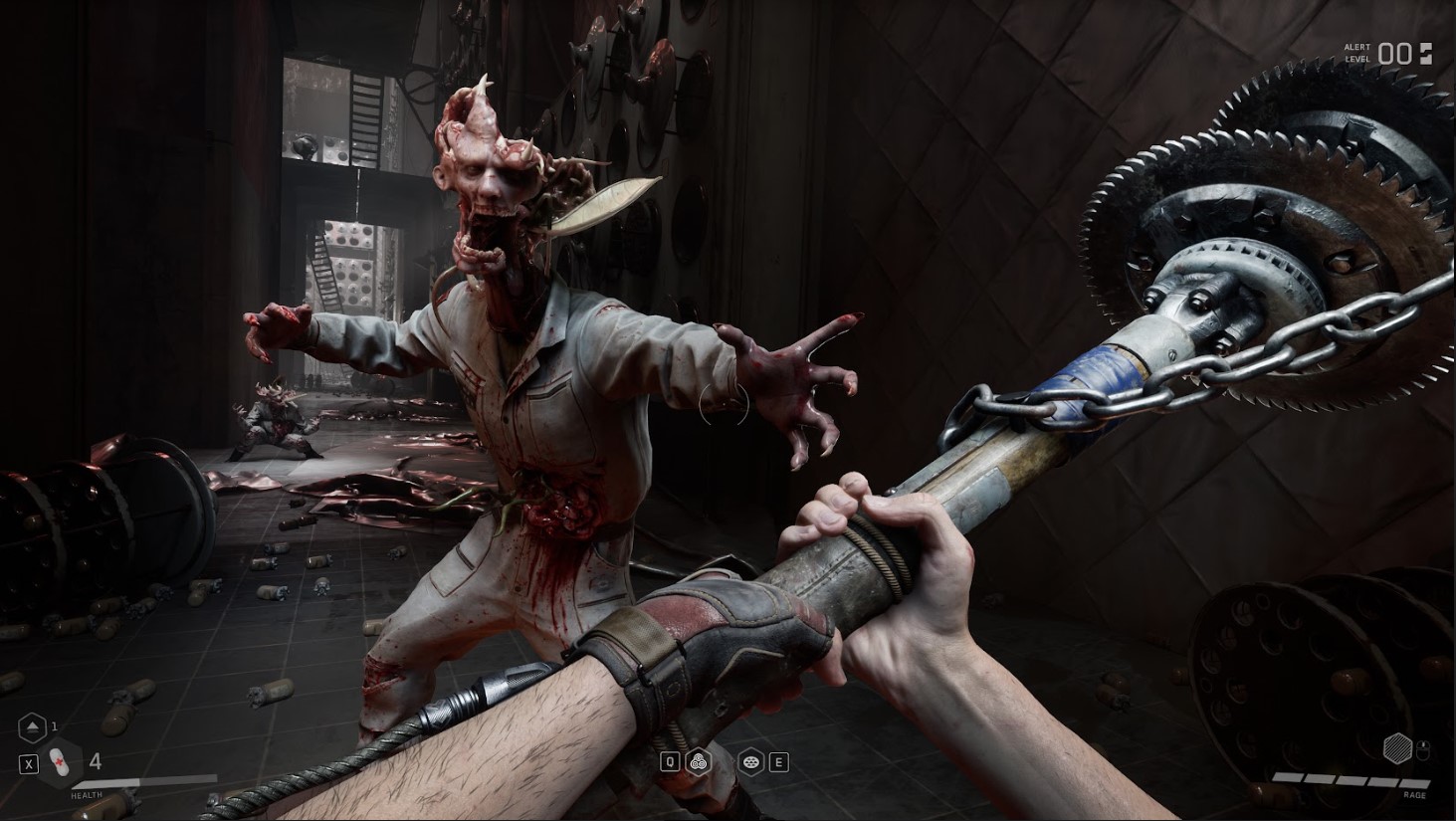Click the mouse-button prompt icon near RAGE
Viewport: 1456px width, 821px height.
1422,750
